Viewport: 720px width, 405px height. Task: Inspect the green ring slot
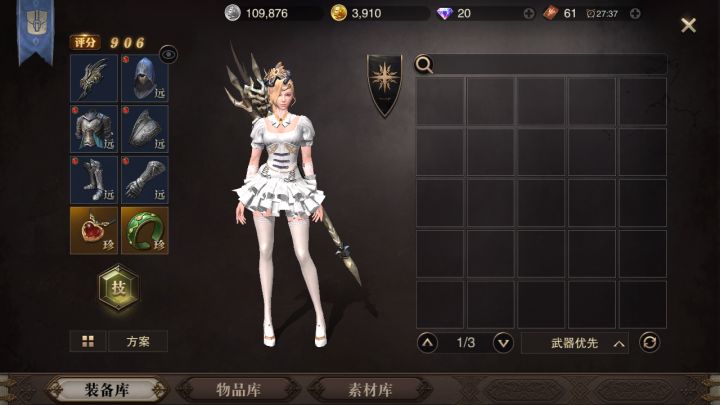pos(145,230)
